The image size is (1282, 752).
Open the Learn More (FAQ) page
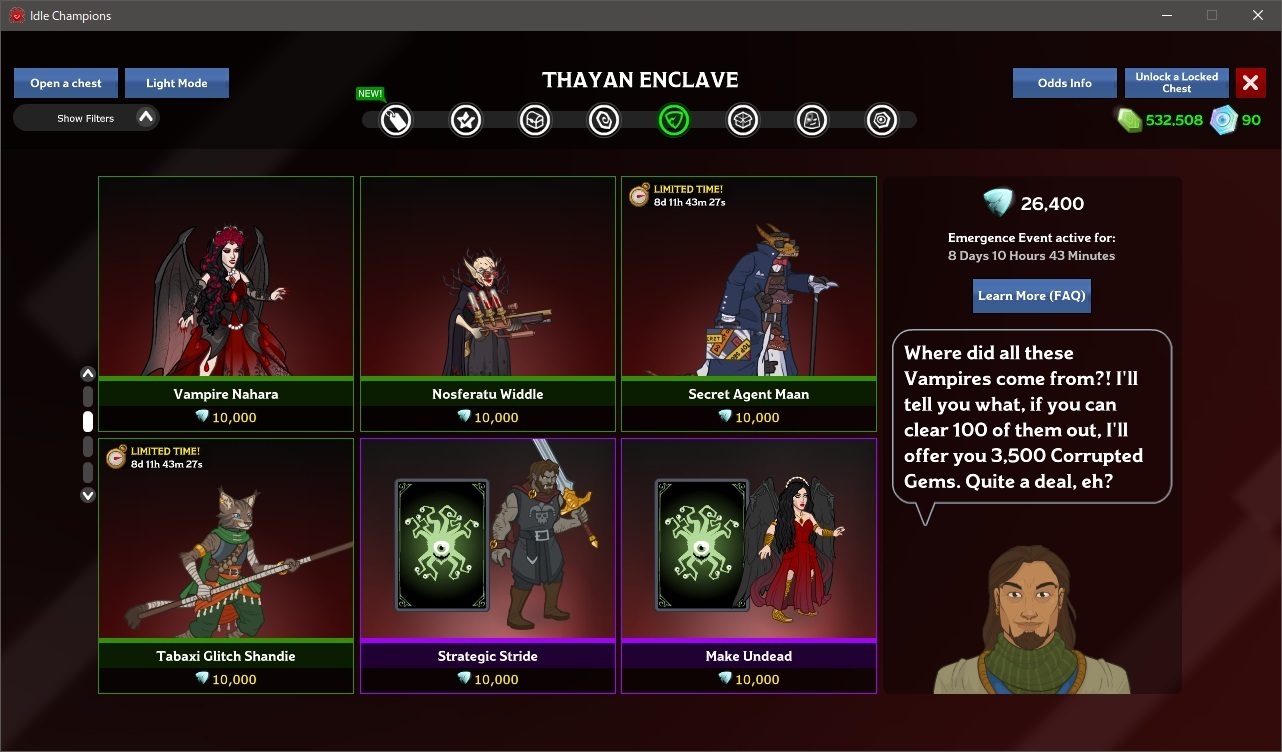pyautogui.click(x=1031, y=296)
